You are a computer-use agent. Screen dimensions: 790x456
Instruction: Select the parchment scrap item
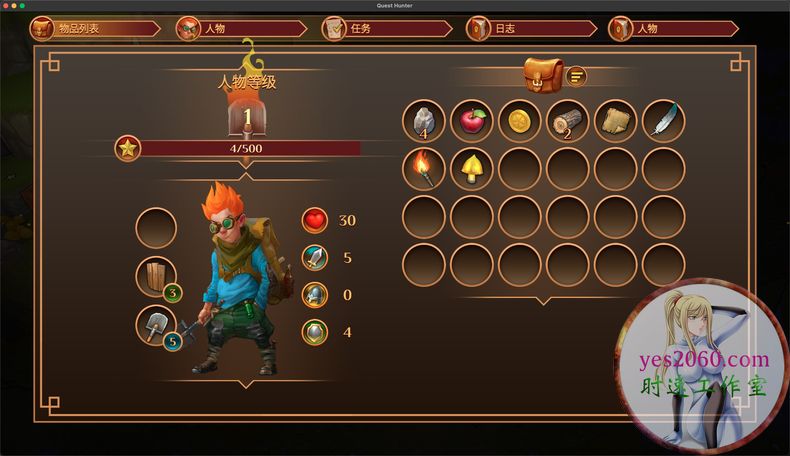pos(615,121)
